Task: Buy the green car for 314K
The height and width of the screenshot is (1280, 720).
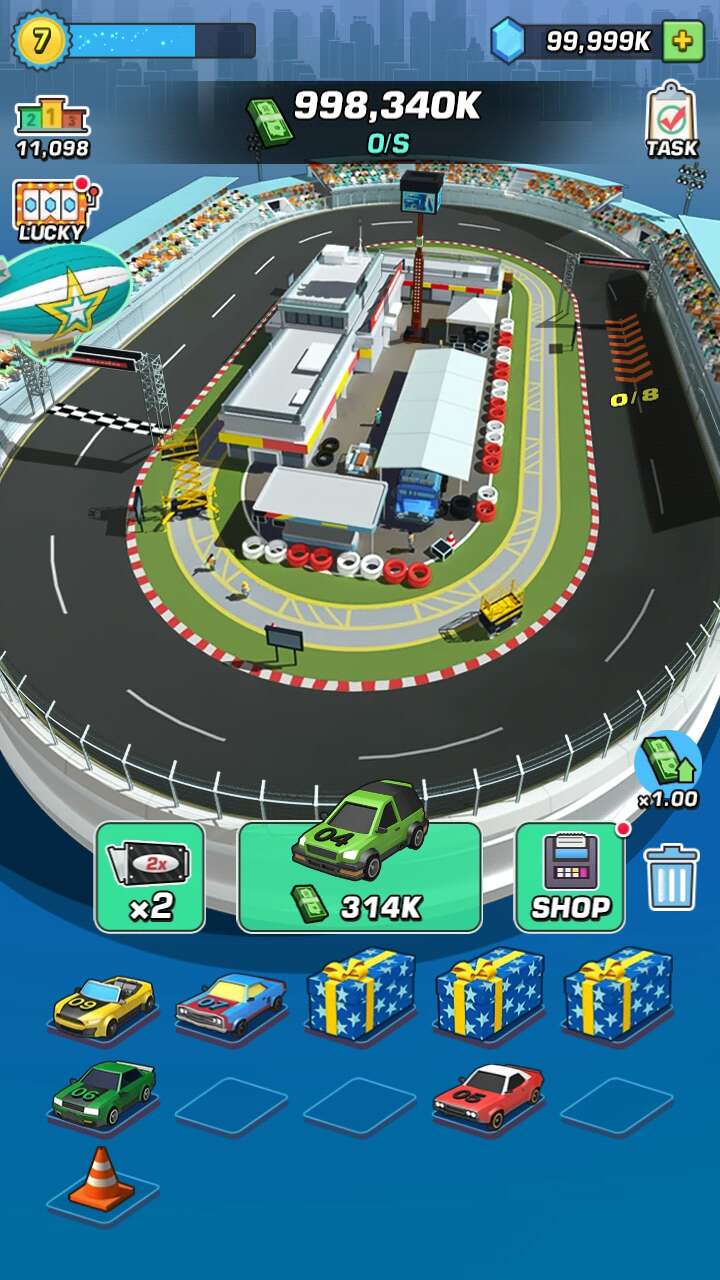Action: click(x=359, y=875)
